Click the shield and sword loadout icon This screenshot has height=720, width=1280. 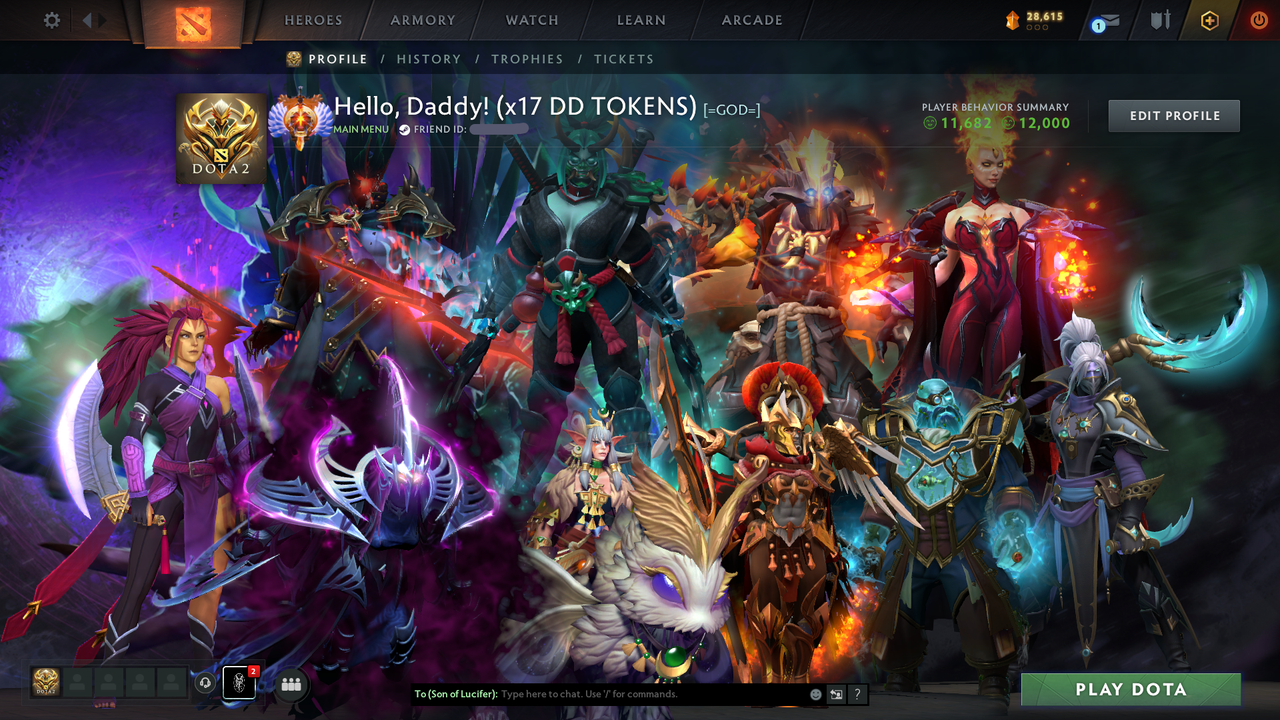tap(1158, 20)
